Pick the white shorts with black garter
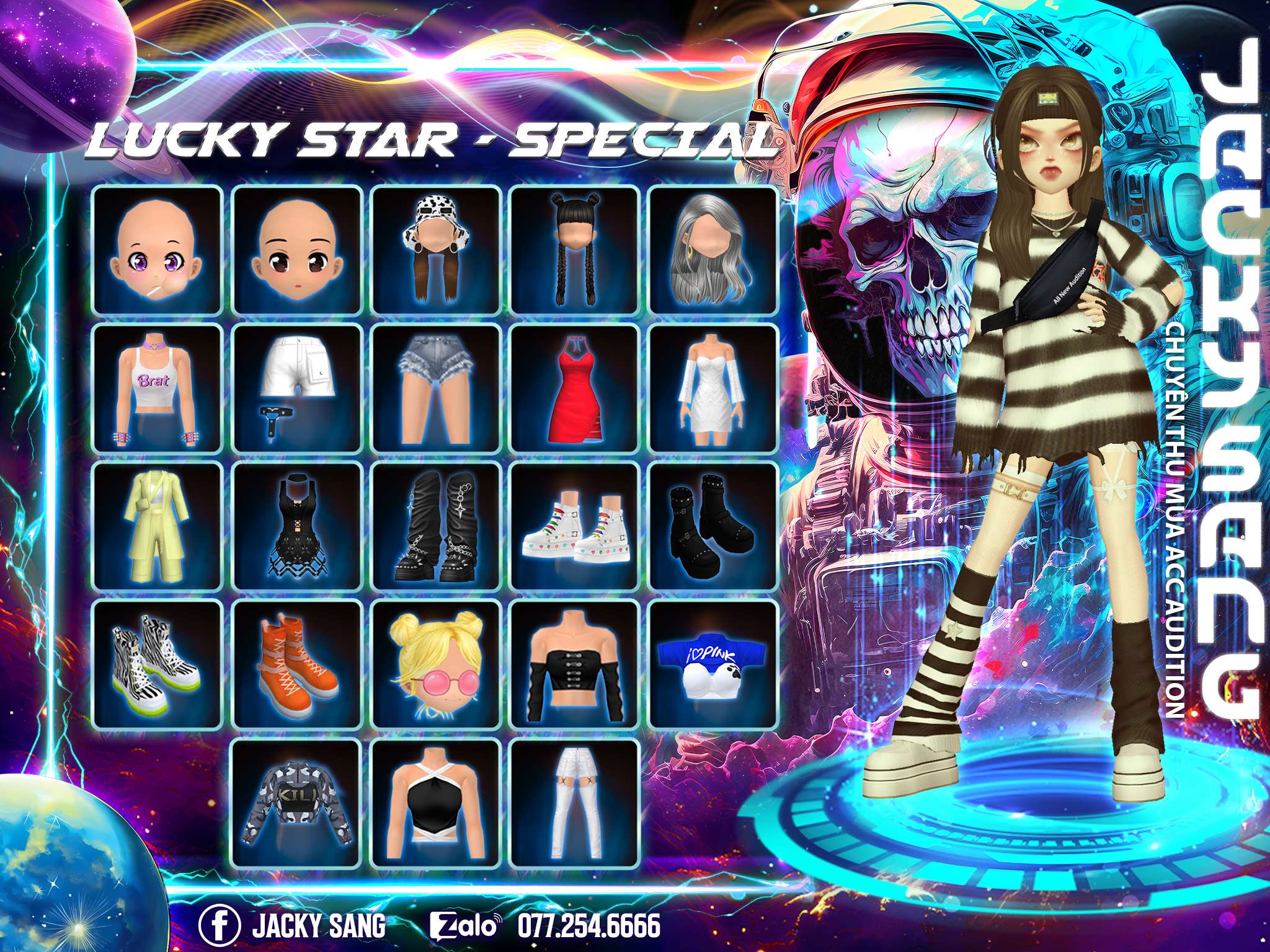1270x952 pixels. (x=296, y=388)
